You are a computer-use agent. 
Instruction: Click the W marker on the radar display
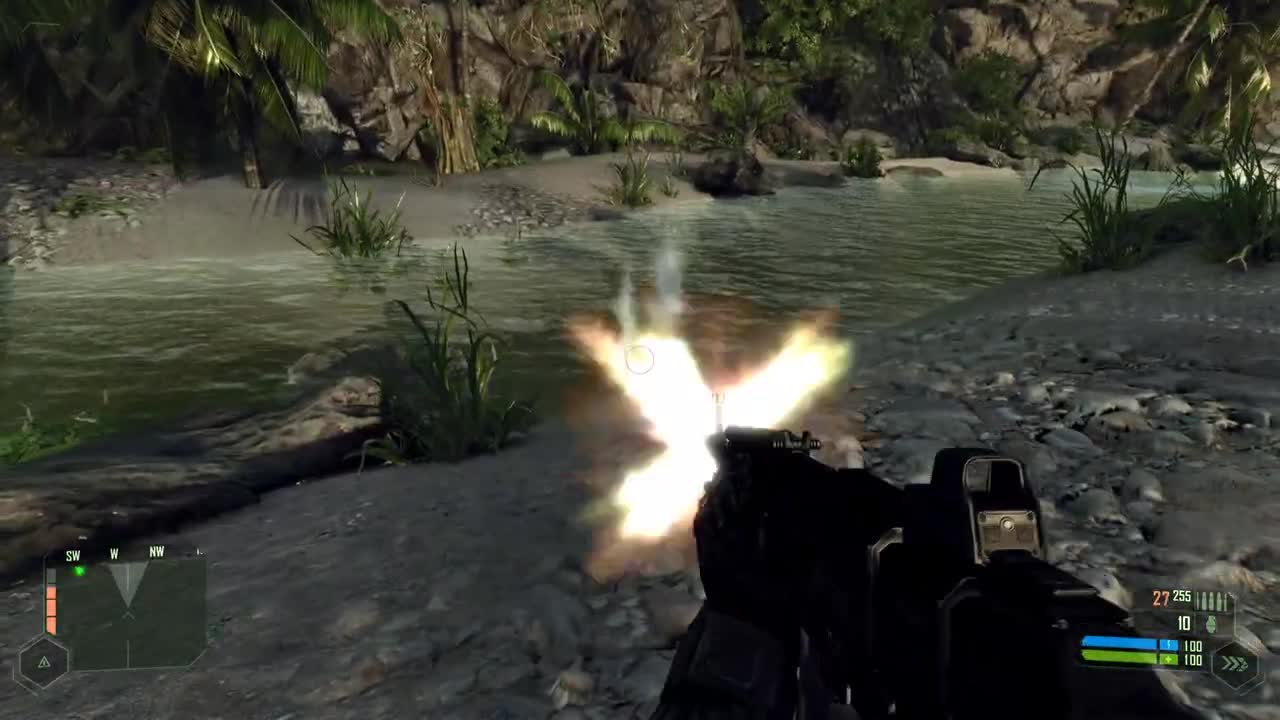[115, 555]
